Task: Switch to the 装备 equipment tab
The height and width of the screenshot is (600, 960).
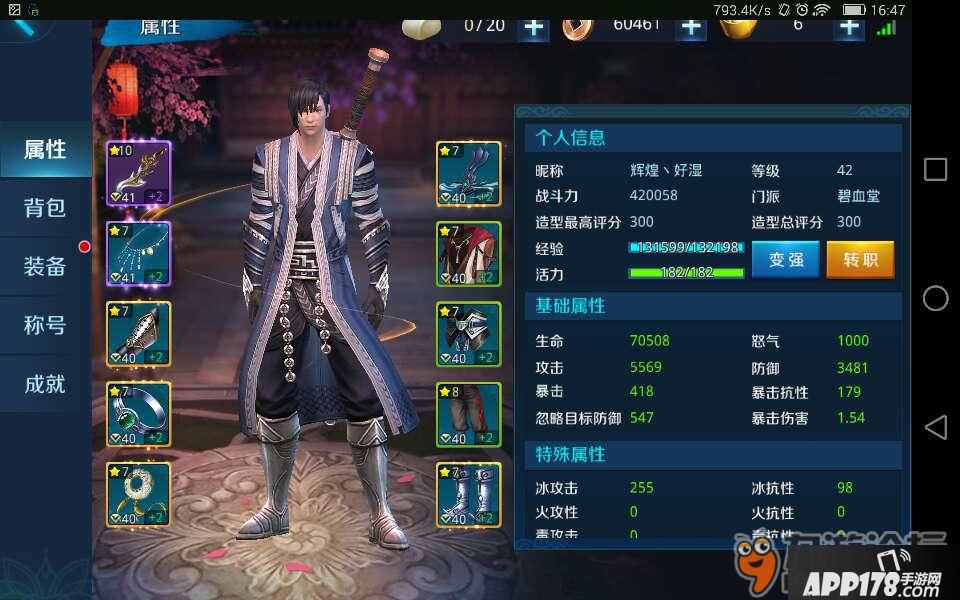Action: tap(45, 266)
